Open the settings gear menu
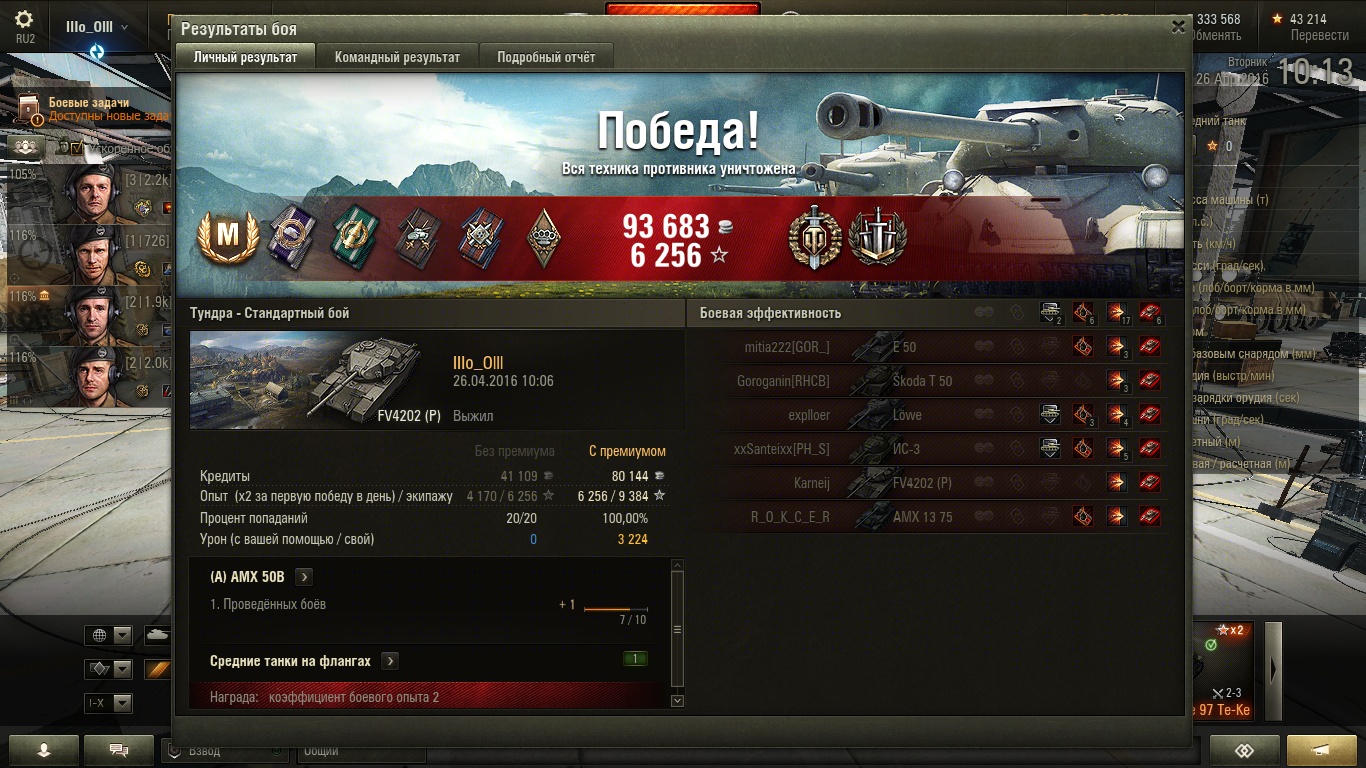 tap(24, 20)
